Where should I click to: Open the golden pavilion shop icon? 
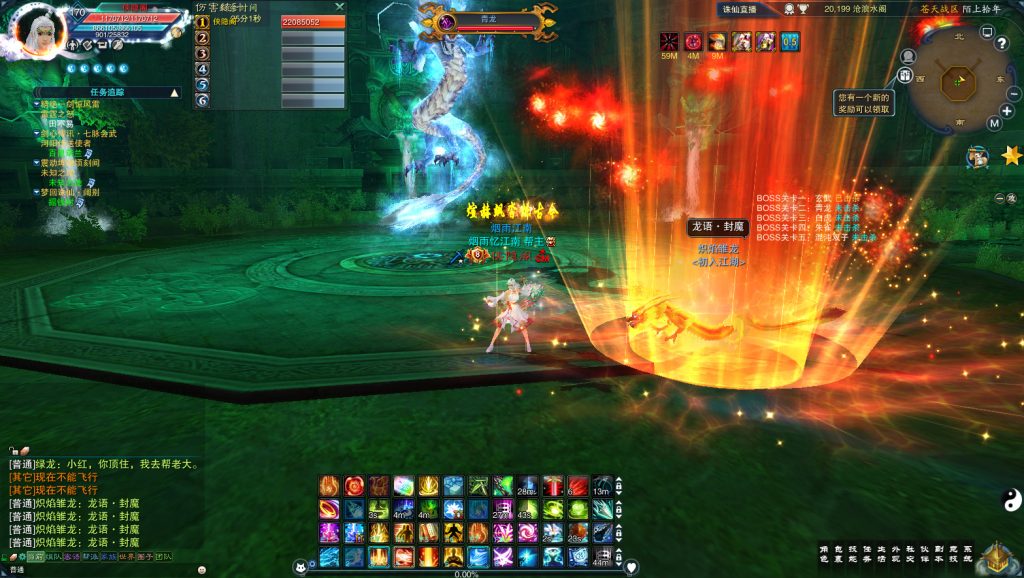pyautogui.click(x=996, y=556)
